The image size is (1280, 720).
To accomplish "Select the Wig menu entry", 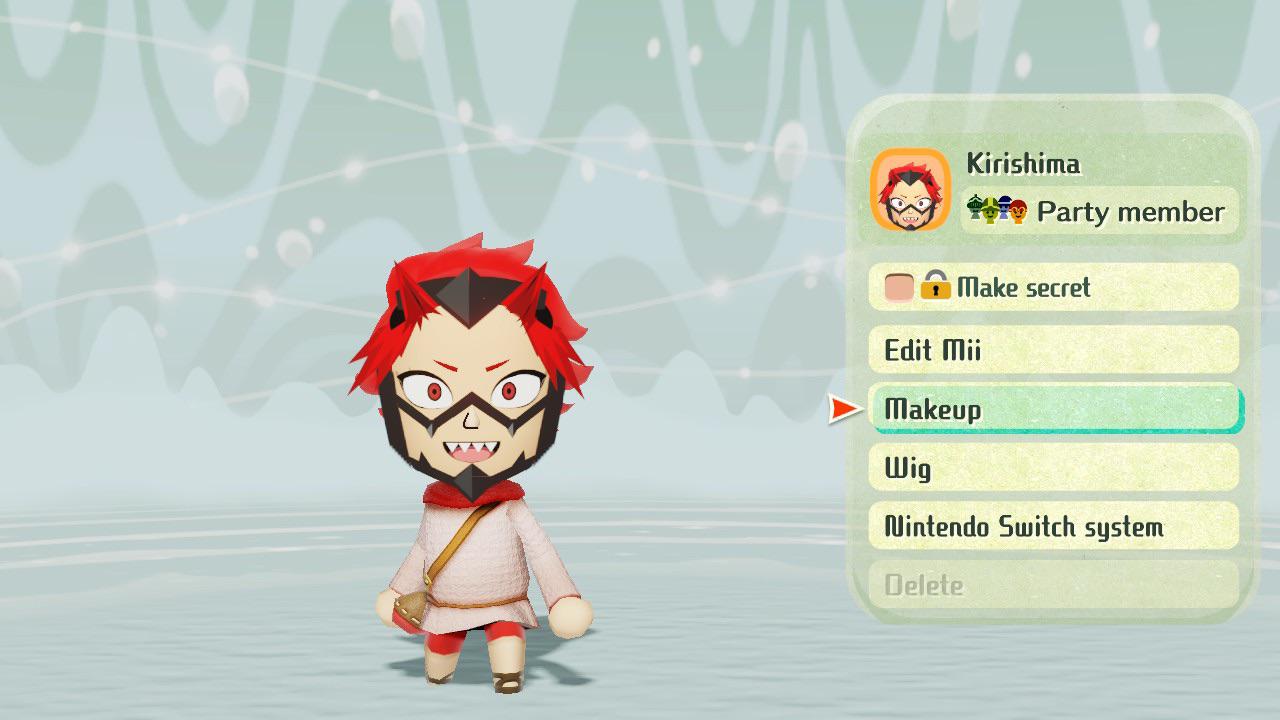I will point(1053,468).
